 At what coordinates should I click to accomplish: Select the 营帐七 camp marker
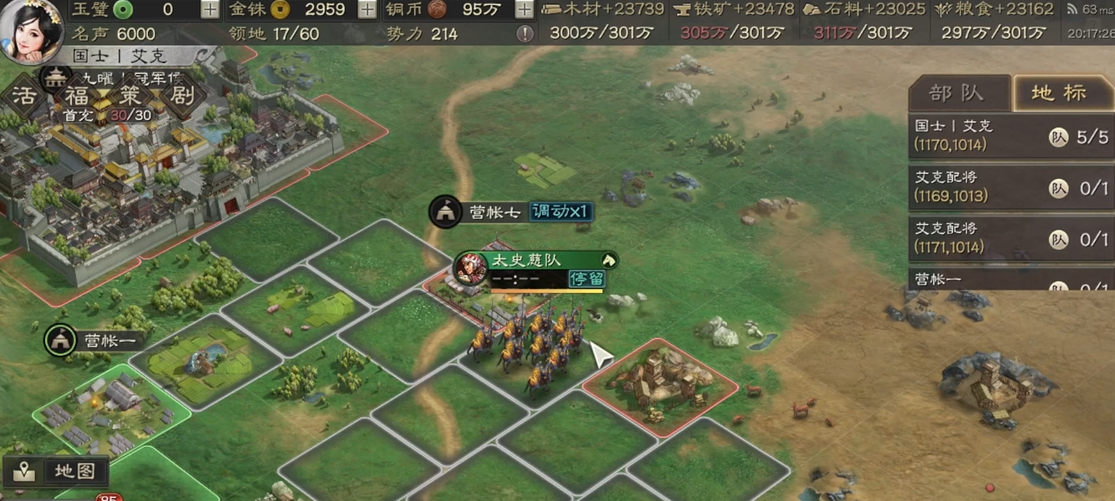[478, 212]
